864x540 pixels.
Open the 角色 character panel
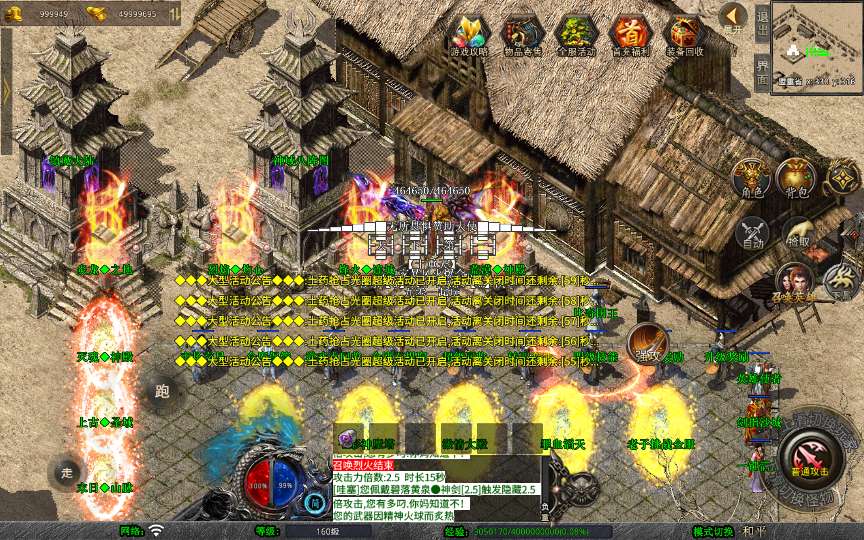tap(751, 178)
